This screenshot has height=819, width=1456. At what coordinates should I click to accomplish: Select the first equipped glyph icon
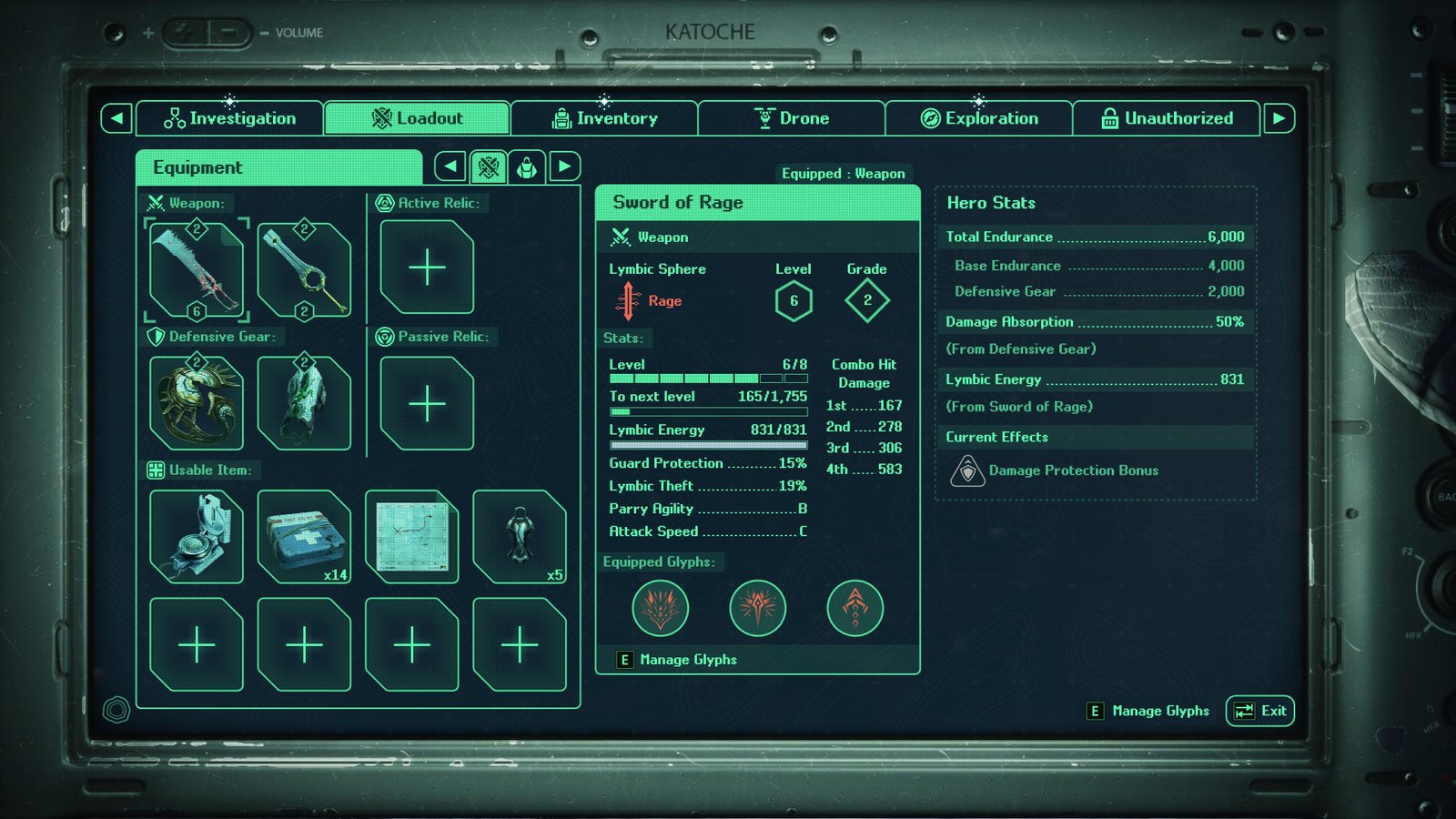point(660,608)
